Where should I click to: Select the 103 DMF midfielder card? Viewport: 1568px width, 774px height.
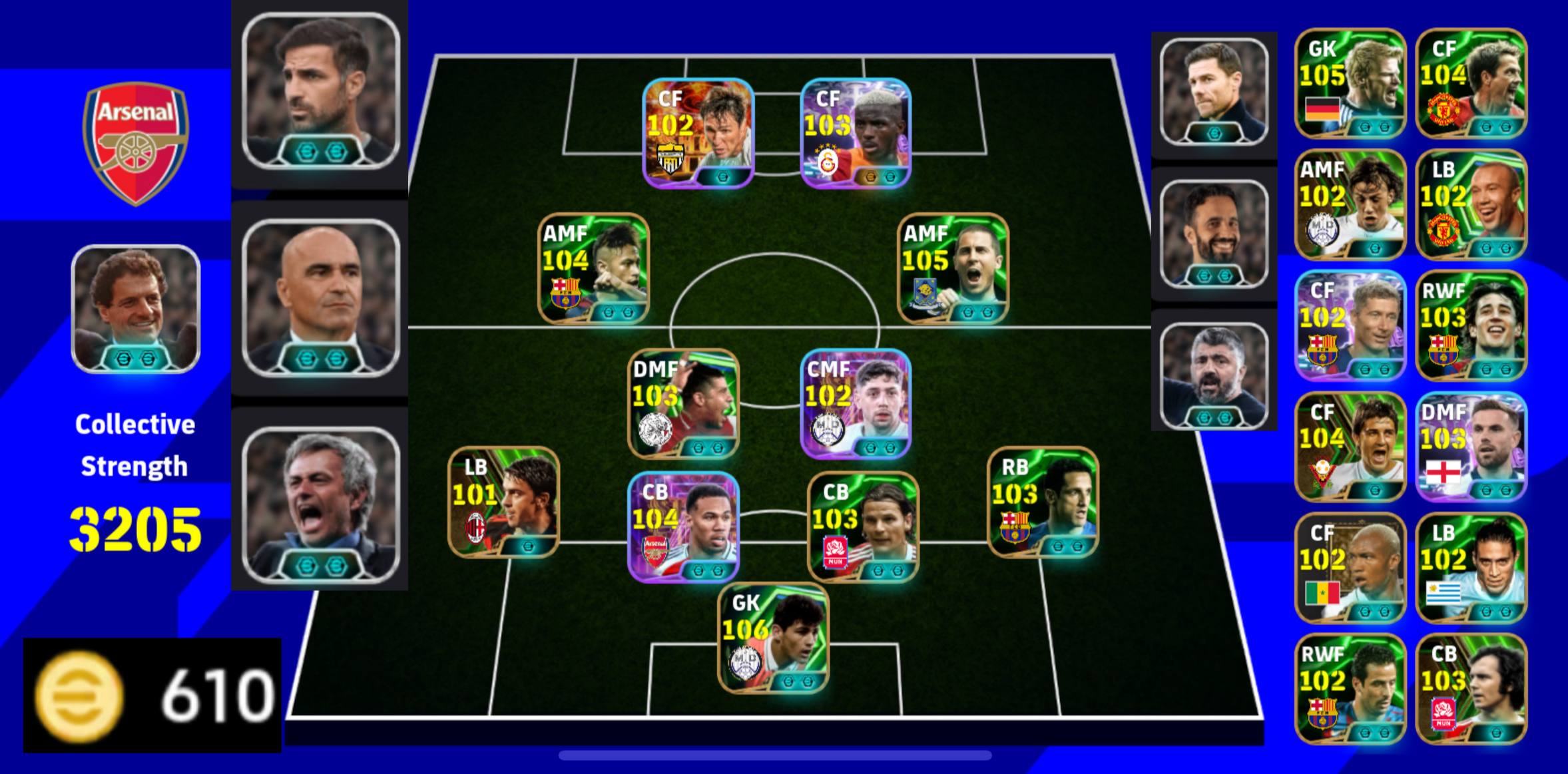[683, 403]
